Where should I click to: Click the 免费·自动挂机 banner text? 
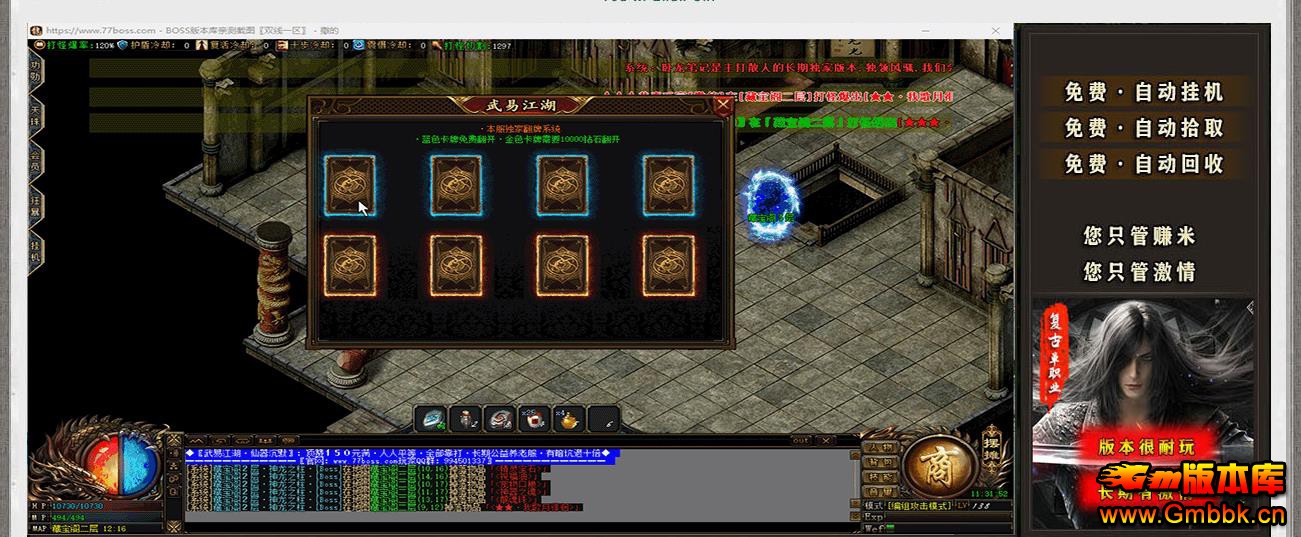[1143, 92]
